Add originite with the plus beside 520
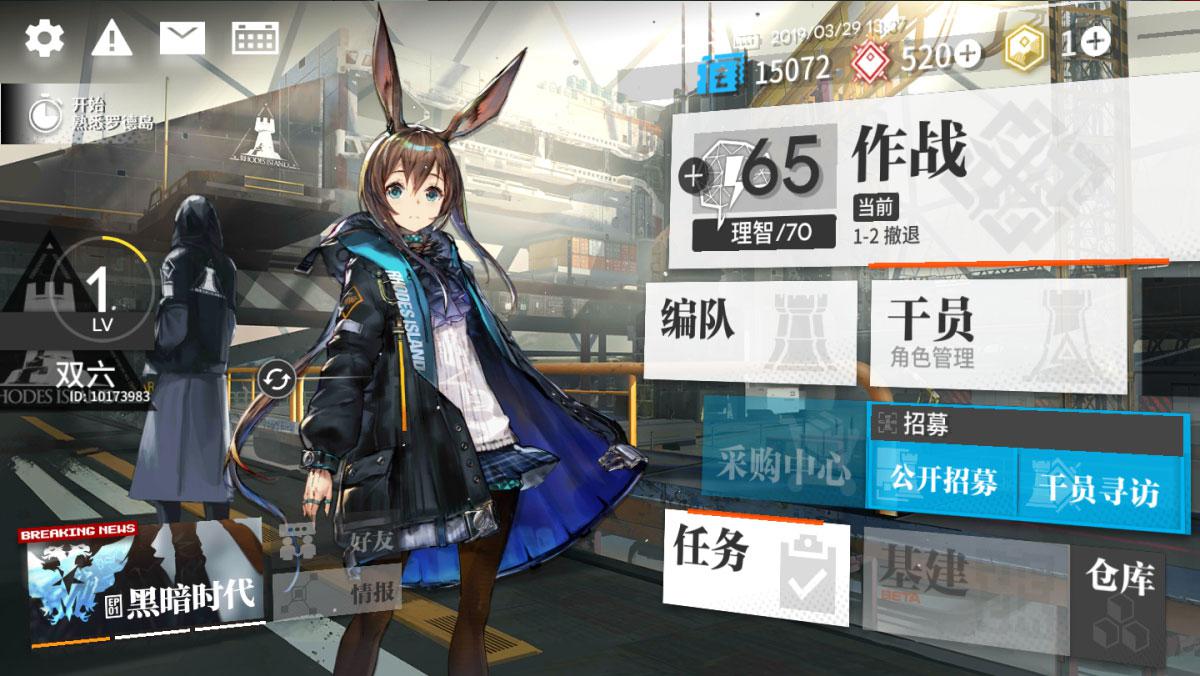The image size is (1200, 676). coord(967,56)
